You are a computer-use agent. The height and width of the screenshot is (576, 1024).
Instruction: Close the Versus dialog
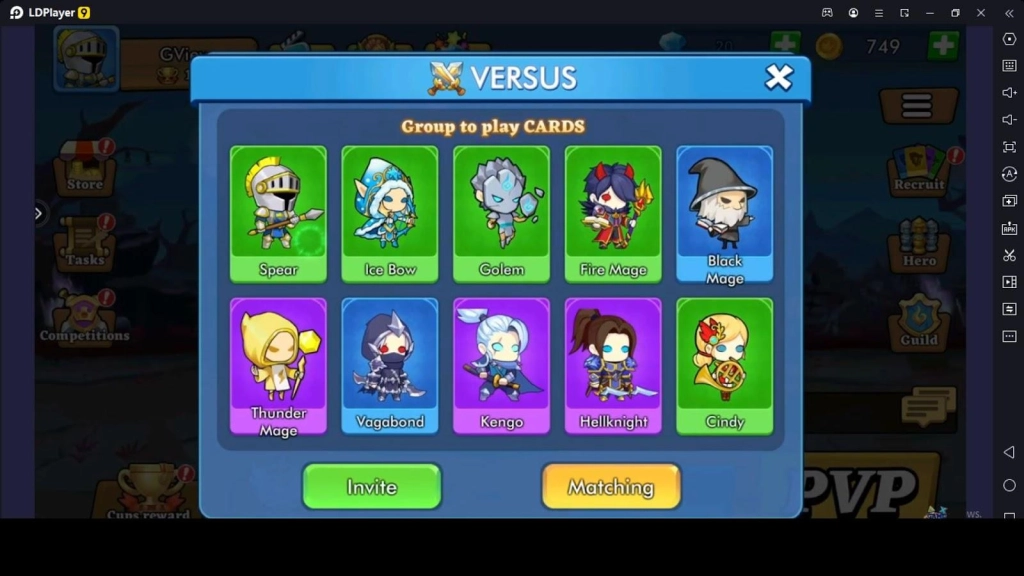point(778,77)
